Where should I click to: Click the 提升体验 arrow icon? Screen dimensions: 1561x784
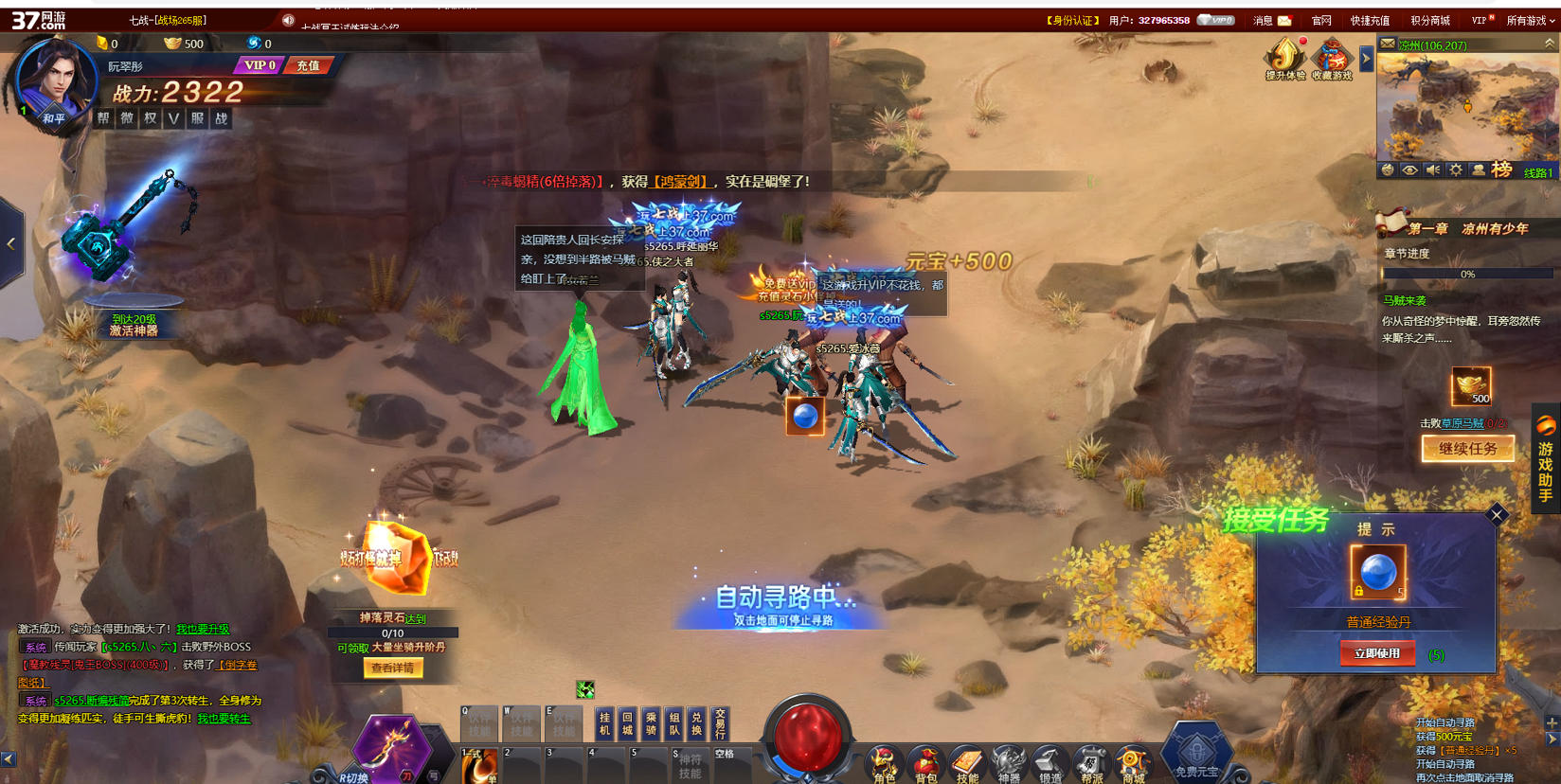pos(1284,59)
